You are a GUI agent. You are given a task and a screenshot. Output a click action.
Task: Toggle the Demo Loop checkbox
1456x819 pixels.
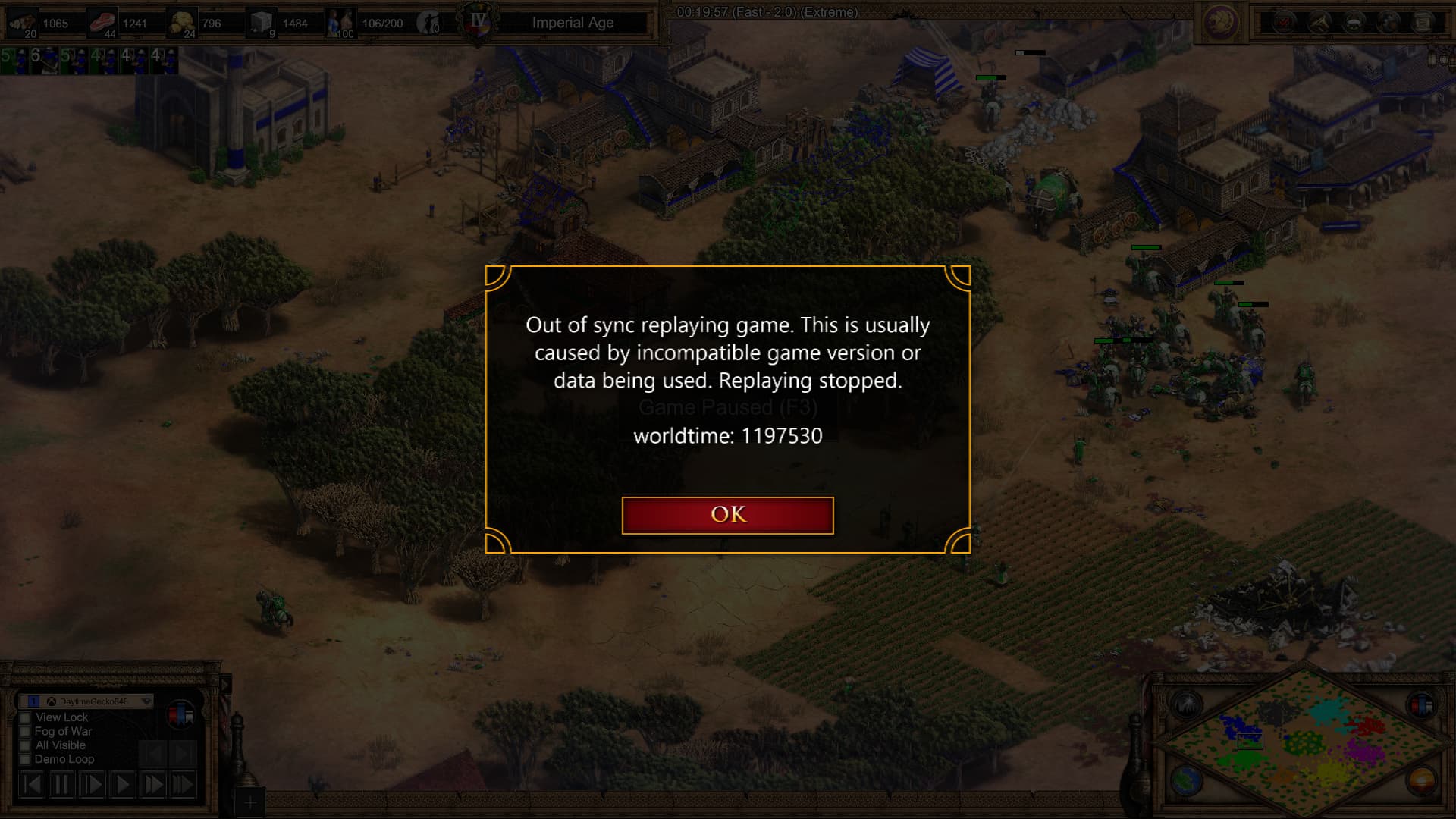(x=25, y=759)
